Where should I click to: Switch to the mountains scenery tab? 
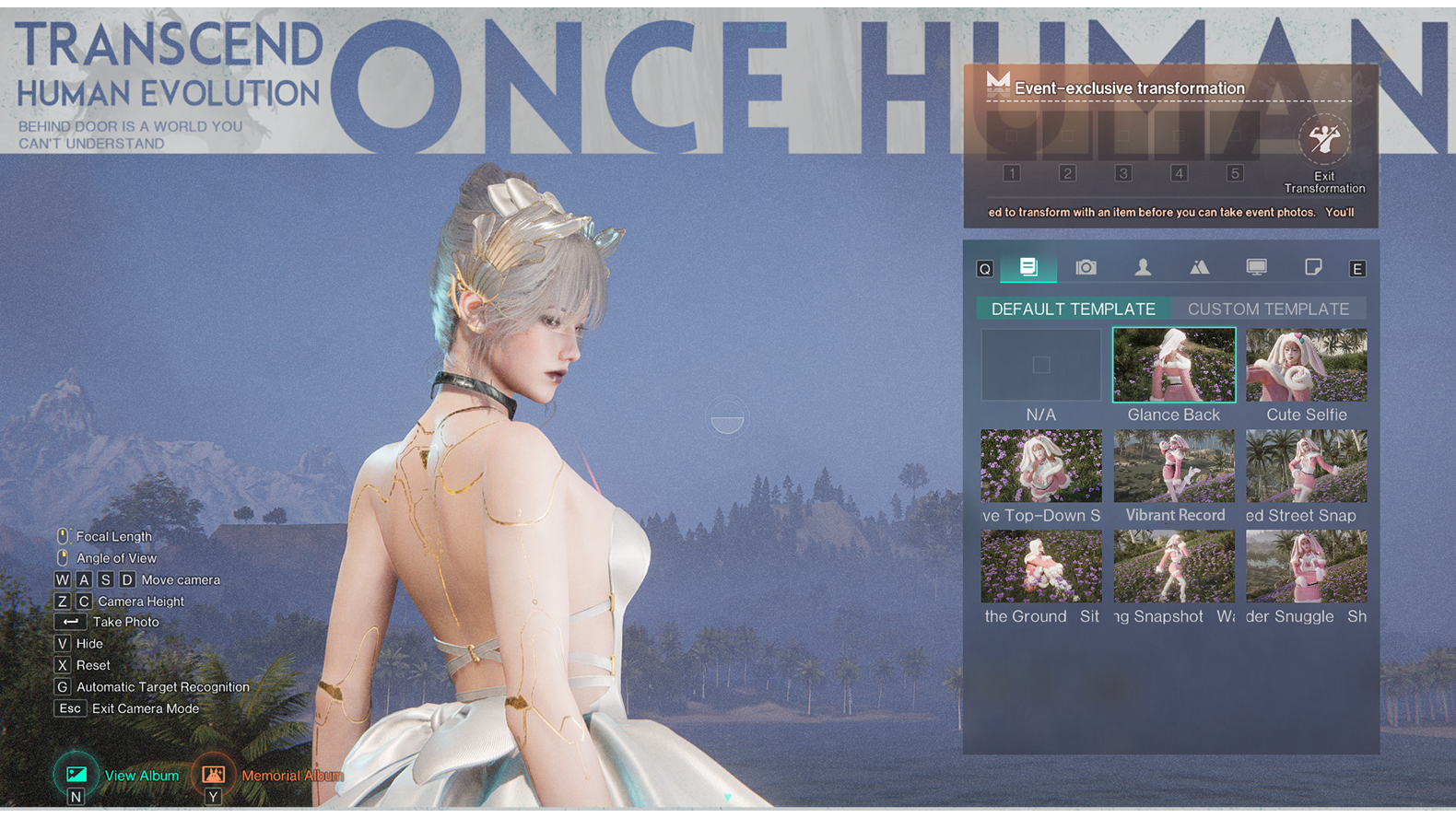click(x=1199, y=267)
